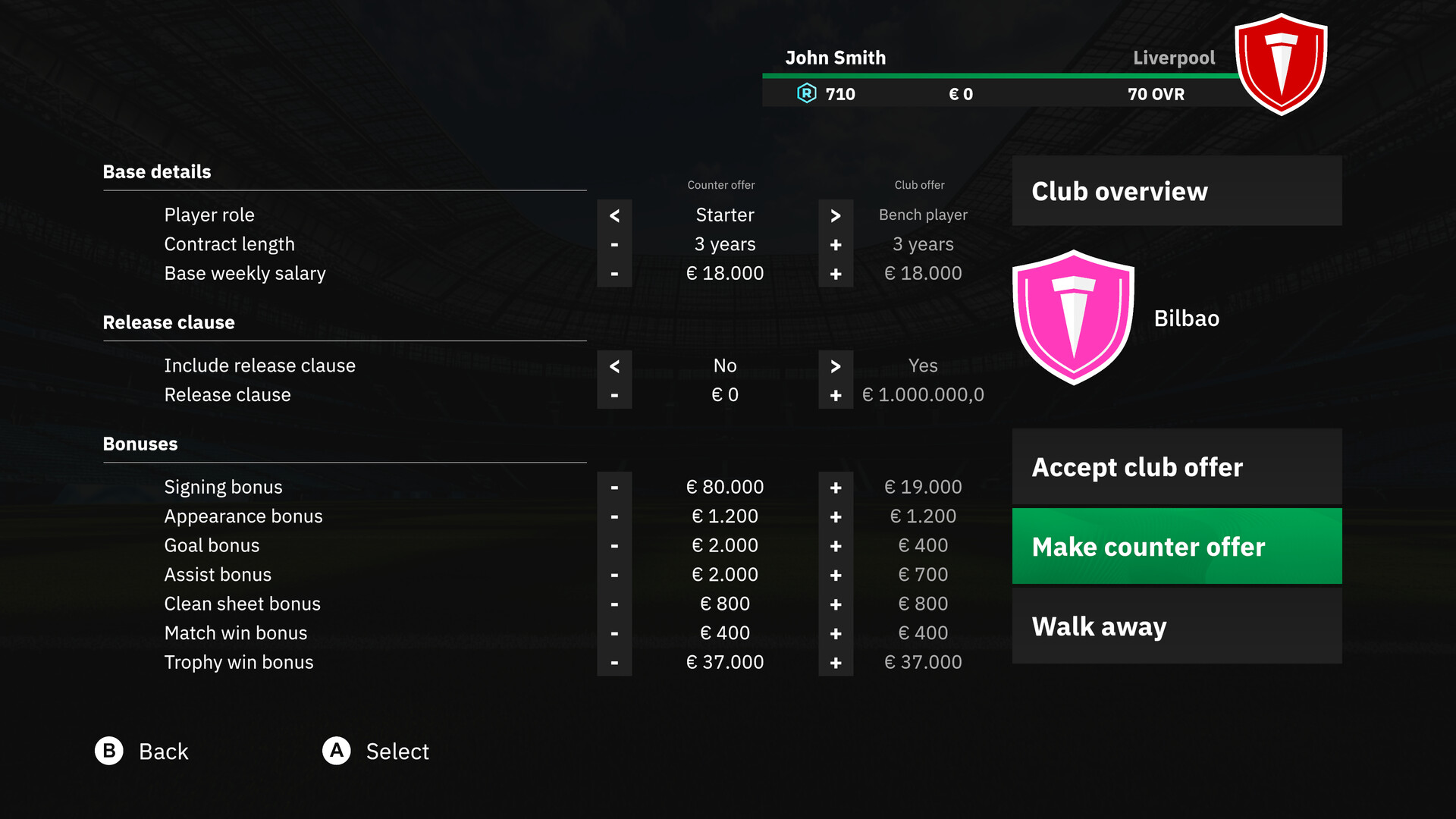Toggle include release clause to No
Viewport: 1456px width, 819px height.
click(x=614, y=366)
